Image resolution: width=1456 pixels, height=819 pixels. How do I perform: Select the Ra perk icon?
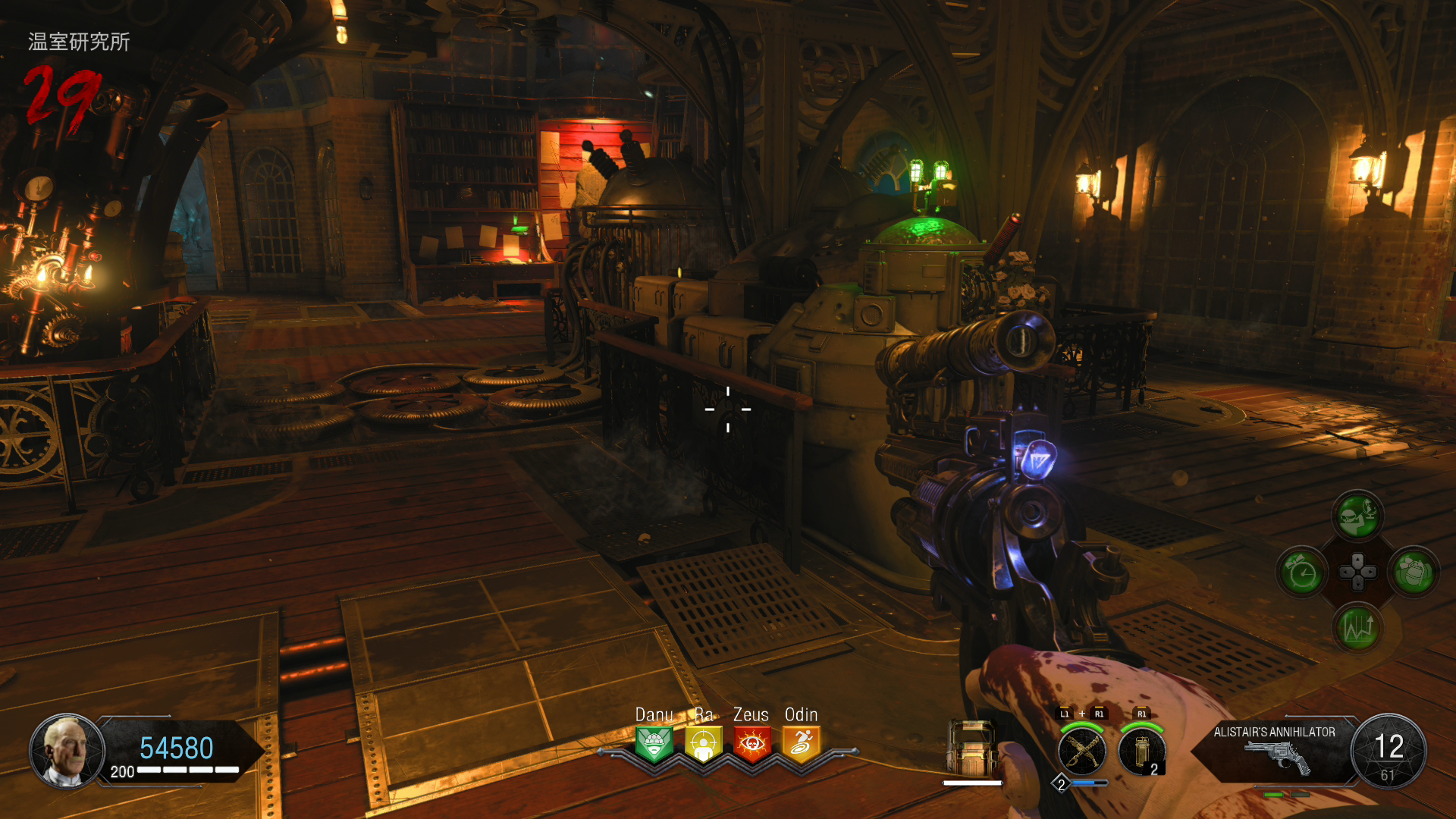pos(703,744)
